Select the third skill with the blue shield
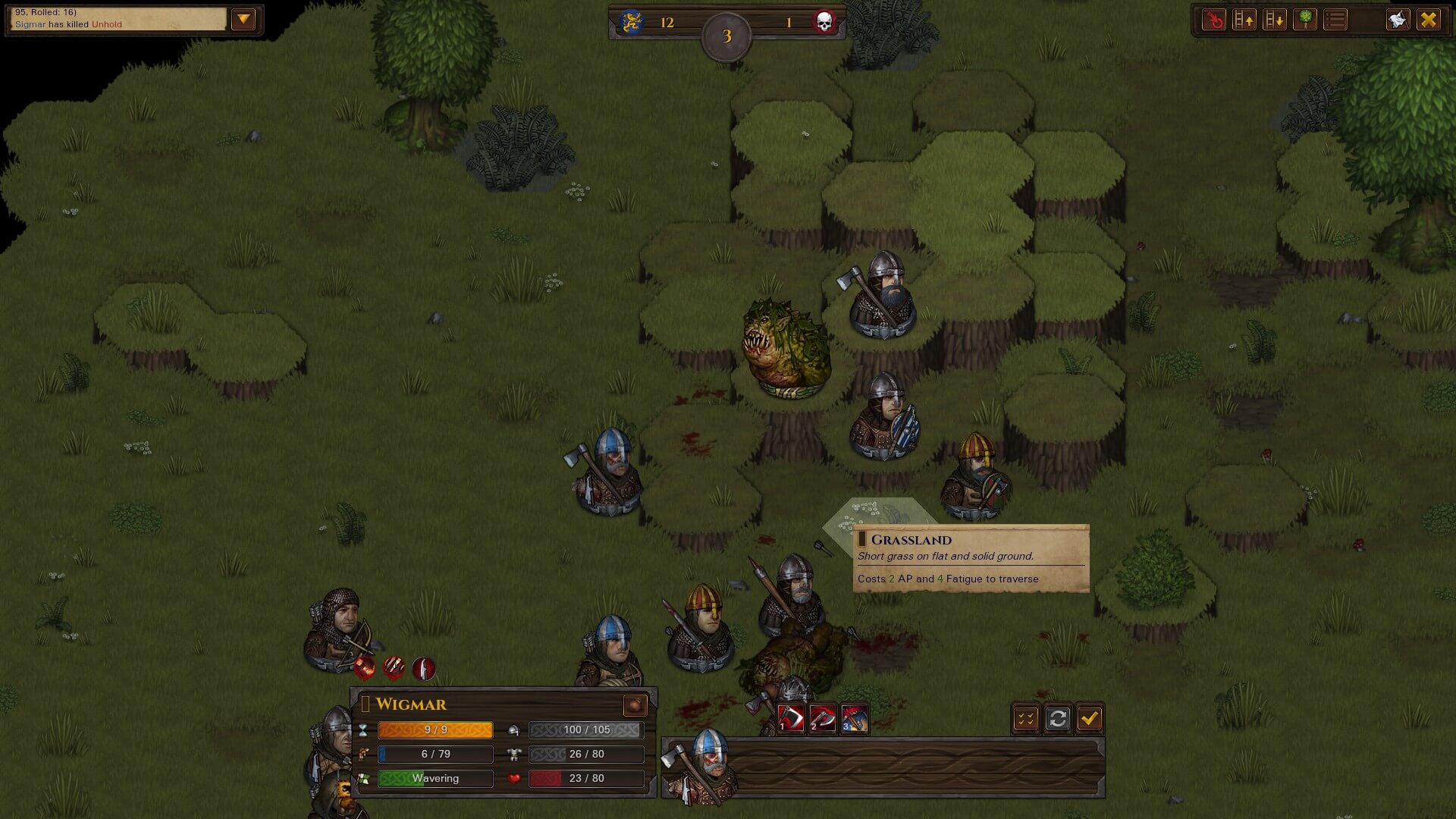The image size is (1456, 819). 854,718
